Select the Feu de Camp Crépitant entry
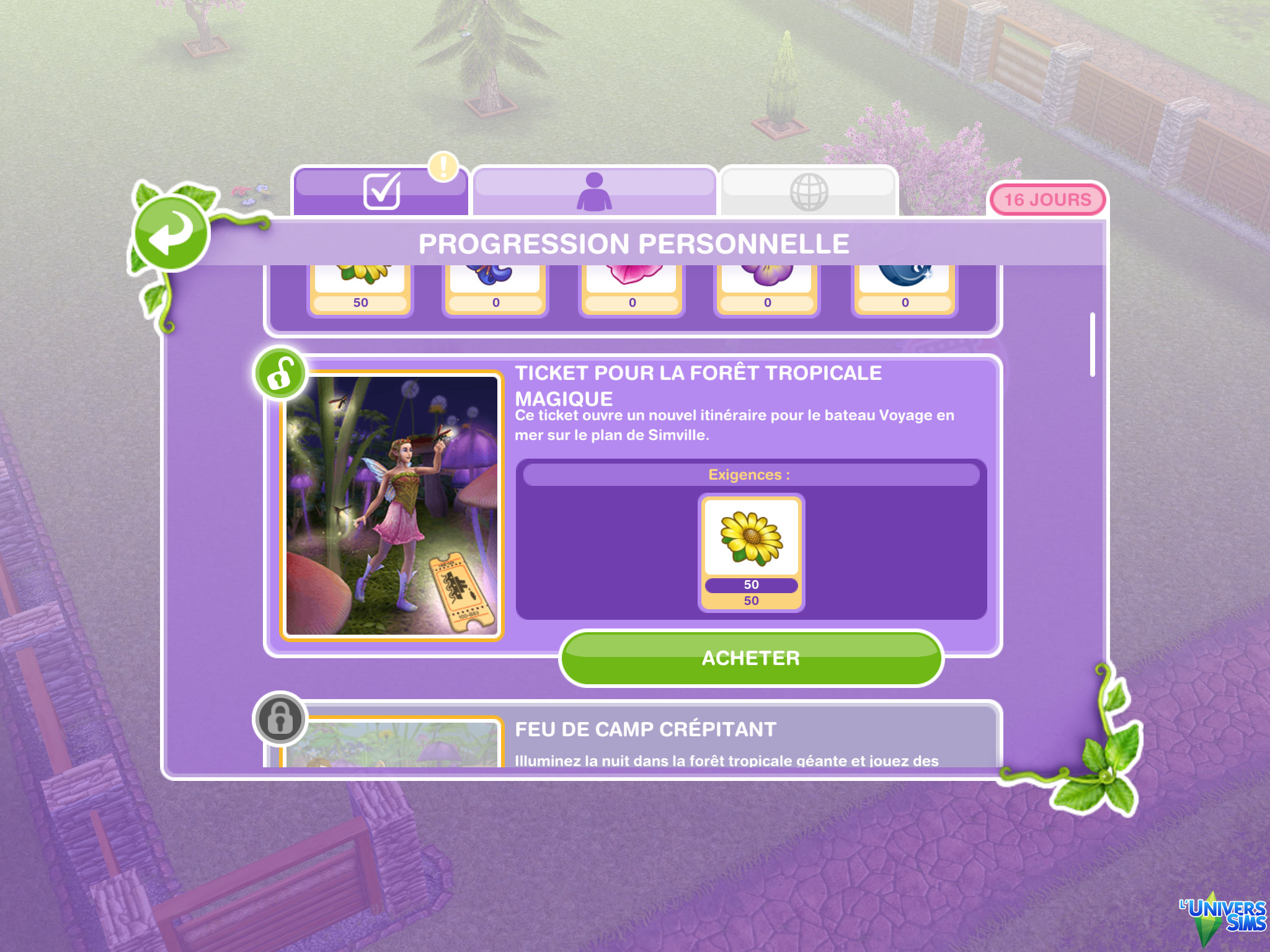This screenshot has height=952, width=1270. click(x=645, y=730)
